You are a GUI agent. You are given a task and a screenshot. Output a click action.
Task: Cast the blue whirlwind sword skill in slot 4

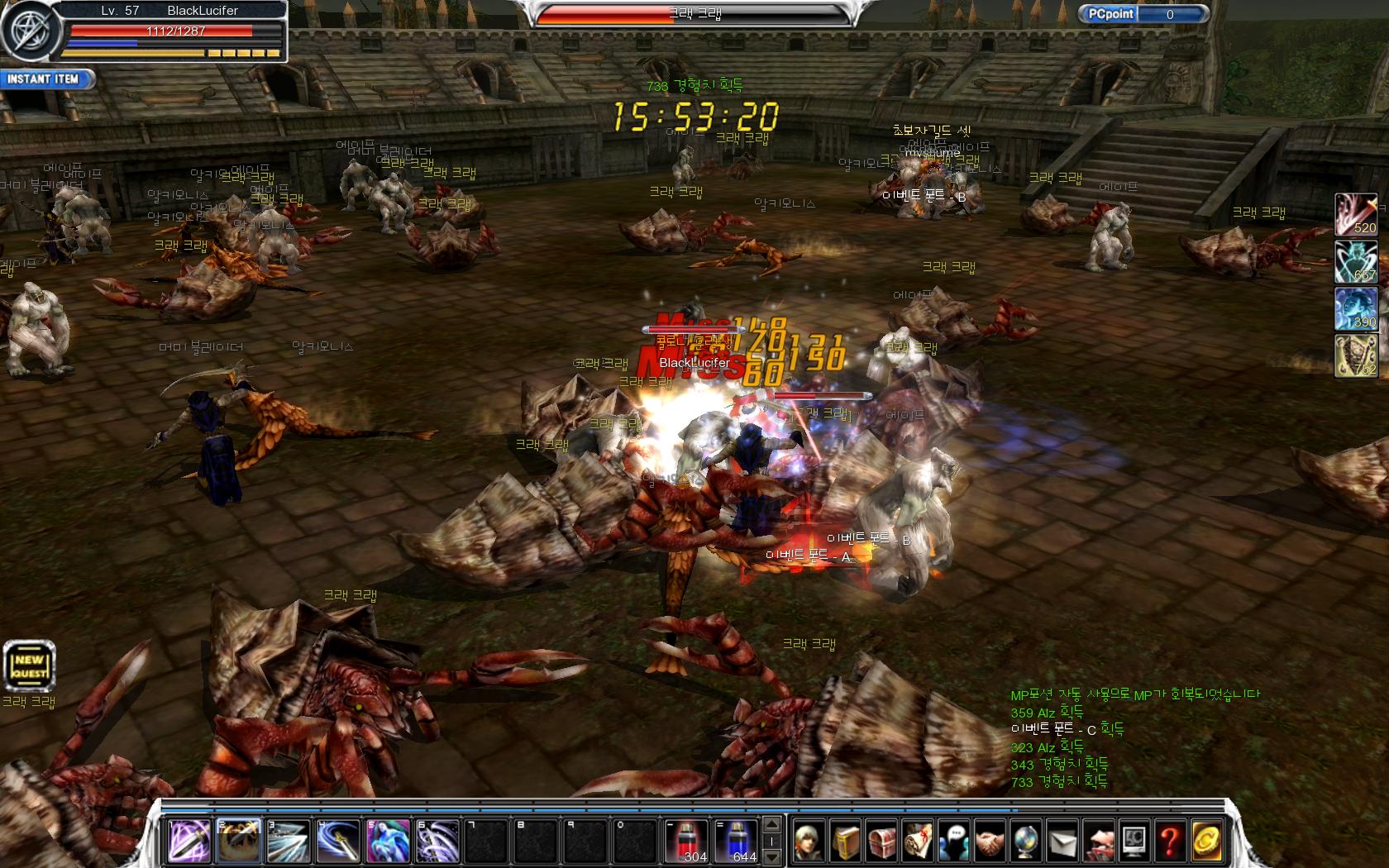pyautogui.click(x=338, y=841)
